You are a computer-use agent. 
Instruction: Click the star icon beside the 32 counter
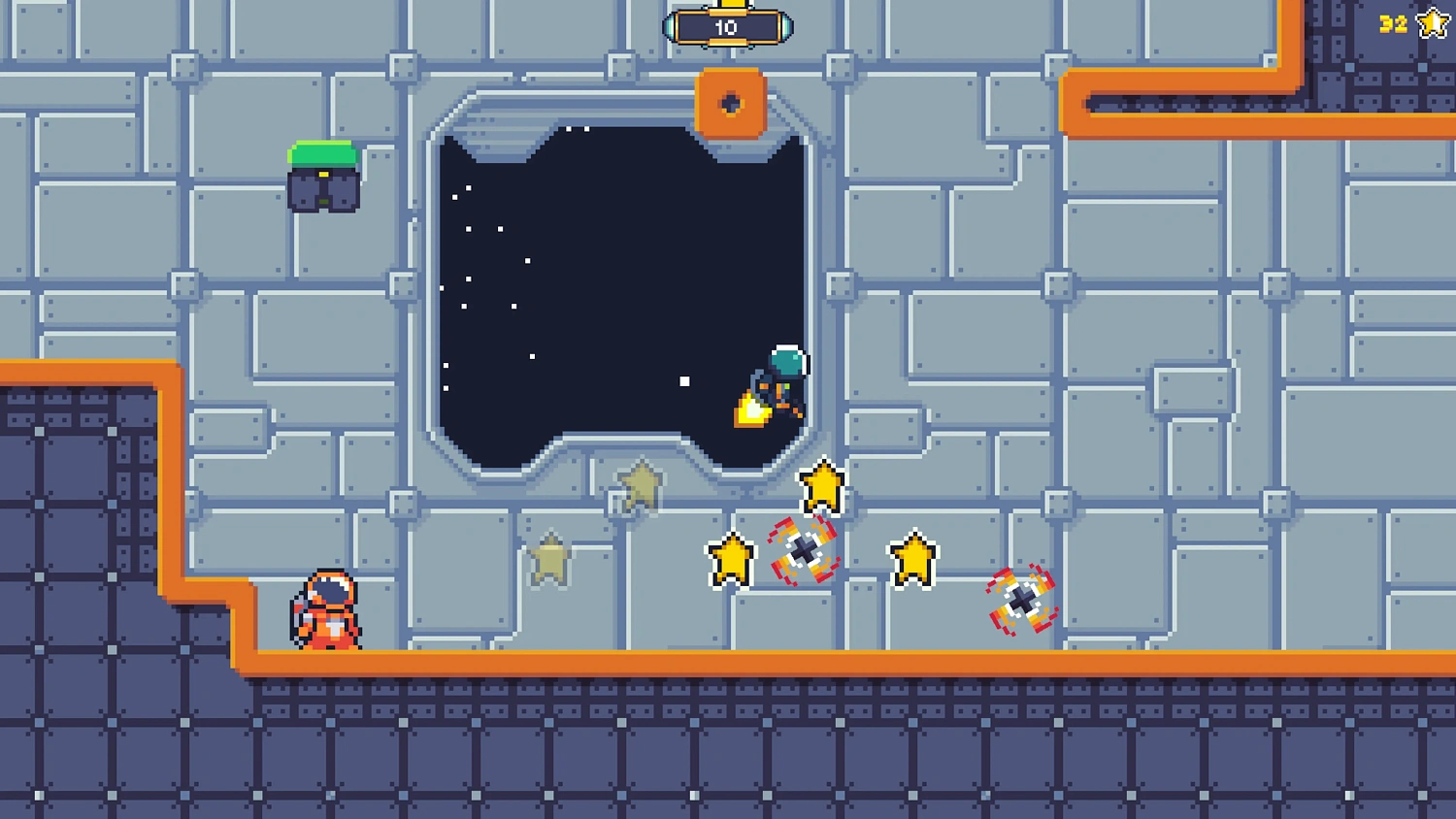tap(1431, 21)
